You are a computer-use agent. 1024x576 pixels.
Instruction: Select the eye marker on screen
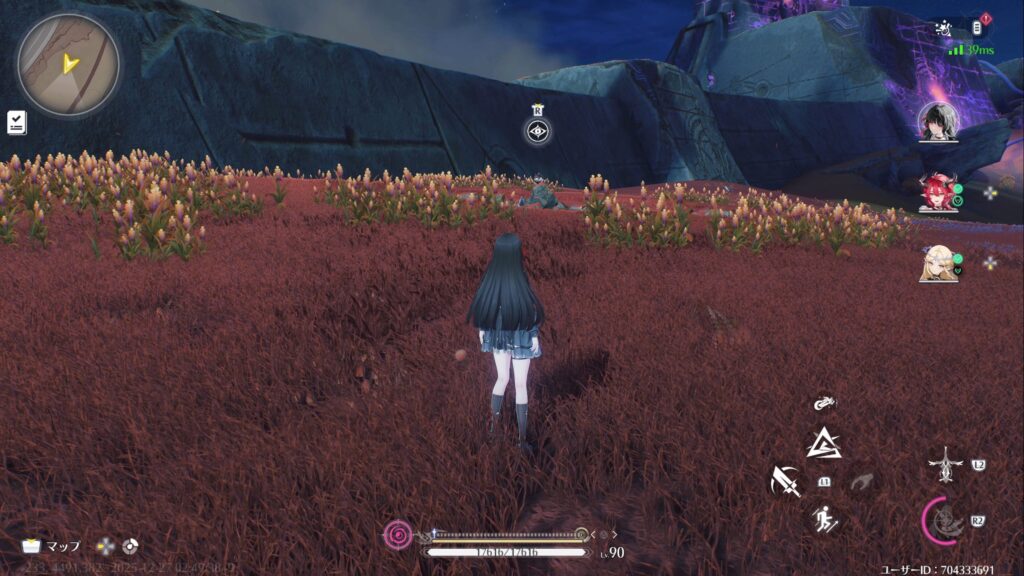click(538, 130)
